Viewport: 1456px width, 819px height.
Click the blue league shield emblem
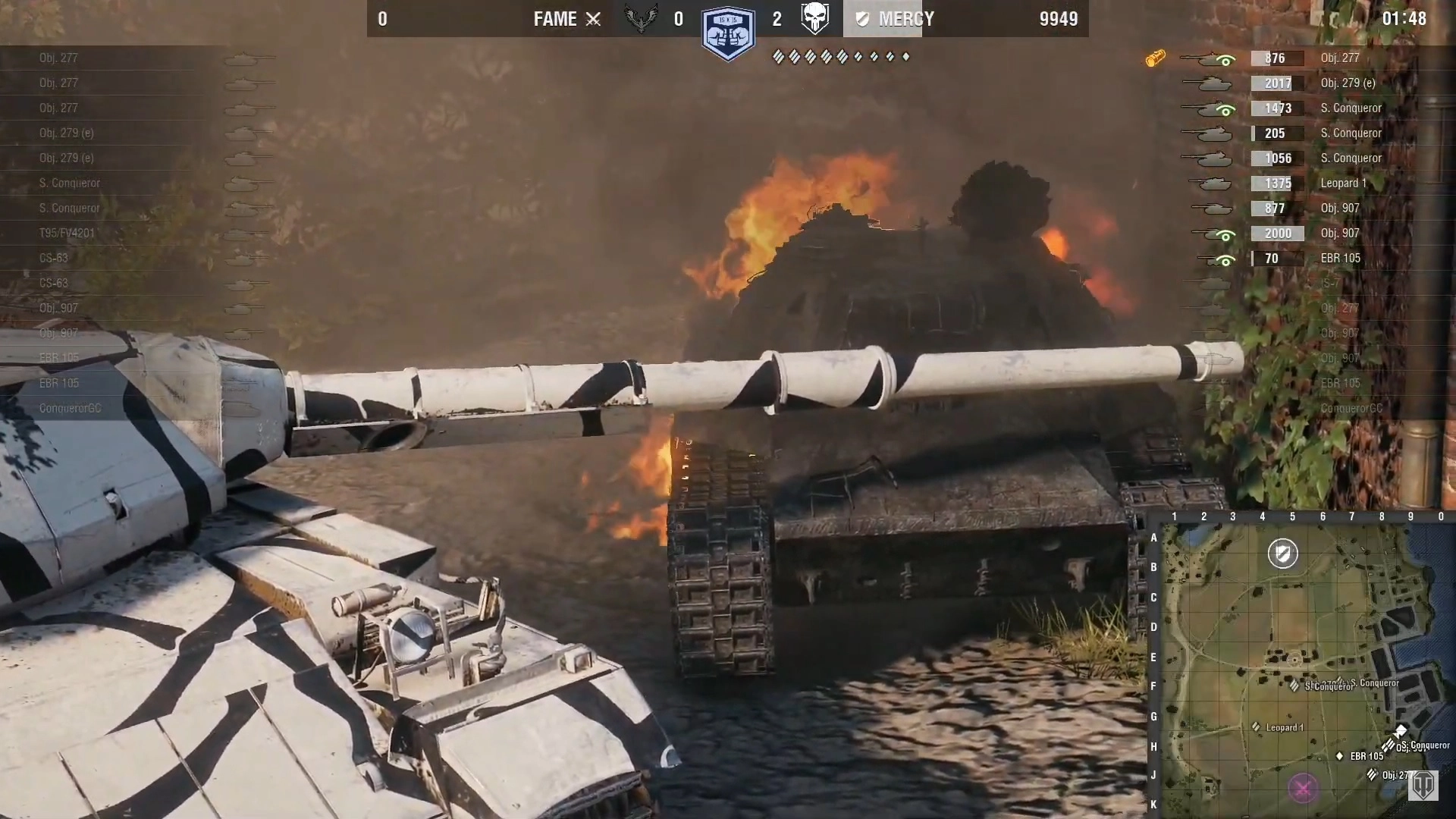[728, 34]
